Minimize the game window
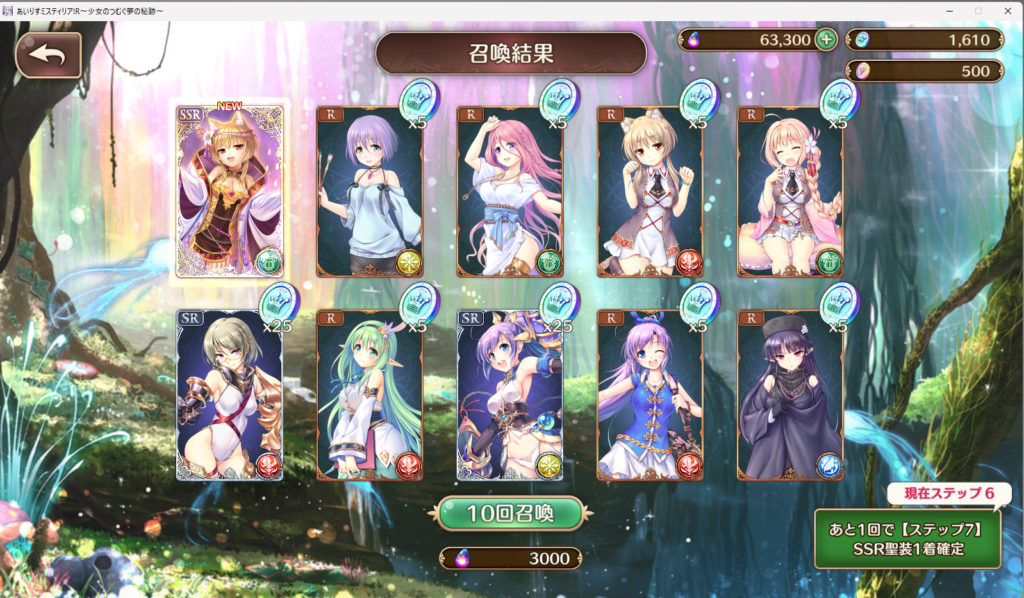 [948, 10]
